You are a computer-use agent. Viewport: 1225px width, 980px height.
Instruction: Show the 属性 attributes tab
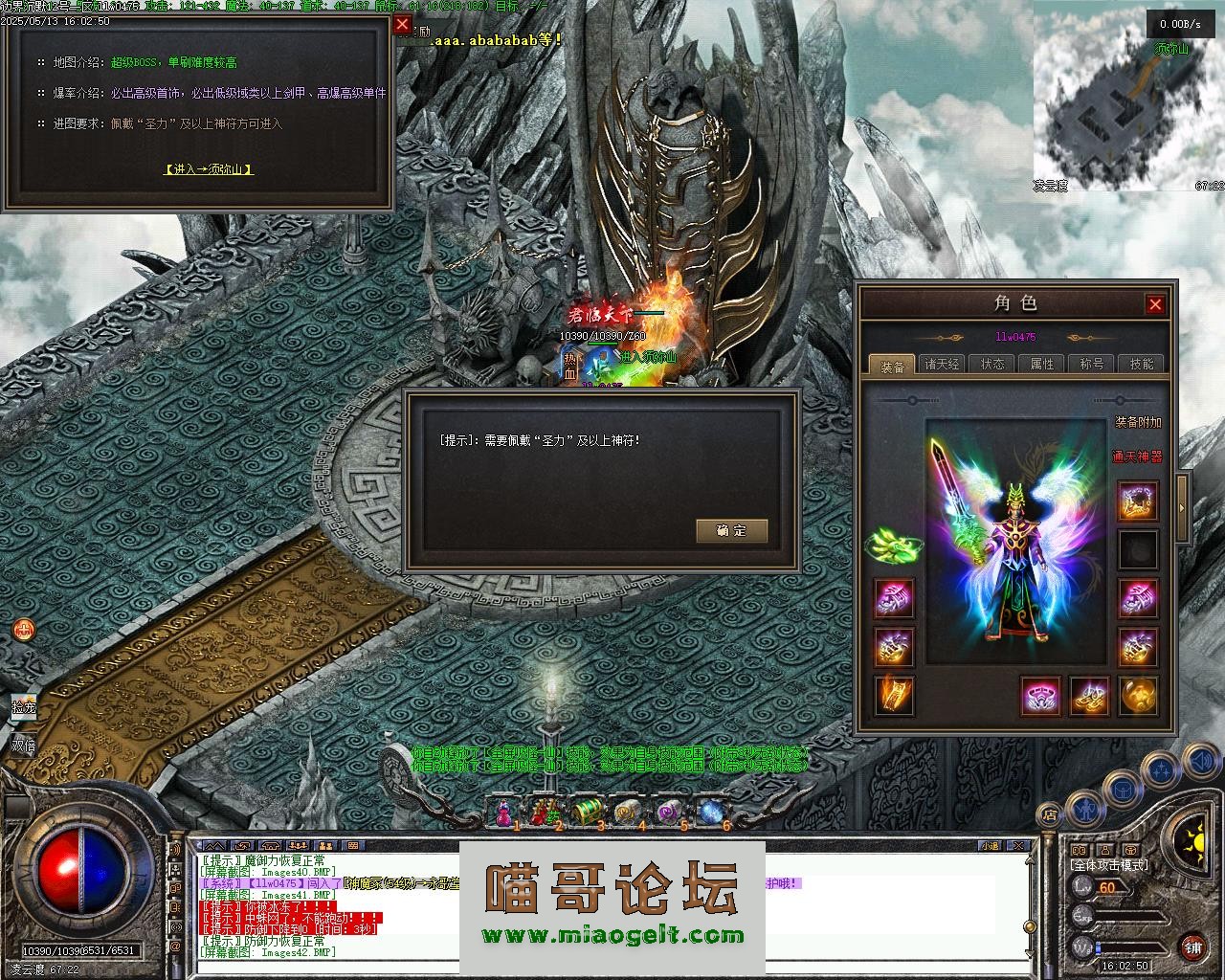(x=1041, y=365)
